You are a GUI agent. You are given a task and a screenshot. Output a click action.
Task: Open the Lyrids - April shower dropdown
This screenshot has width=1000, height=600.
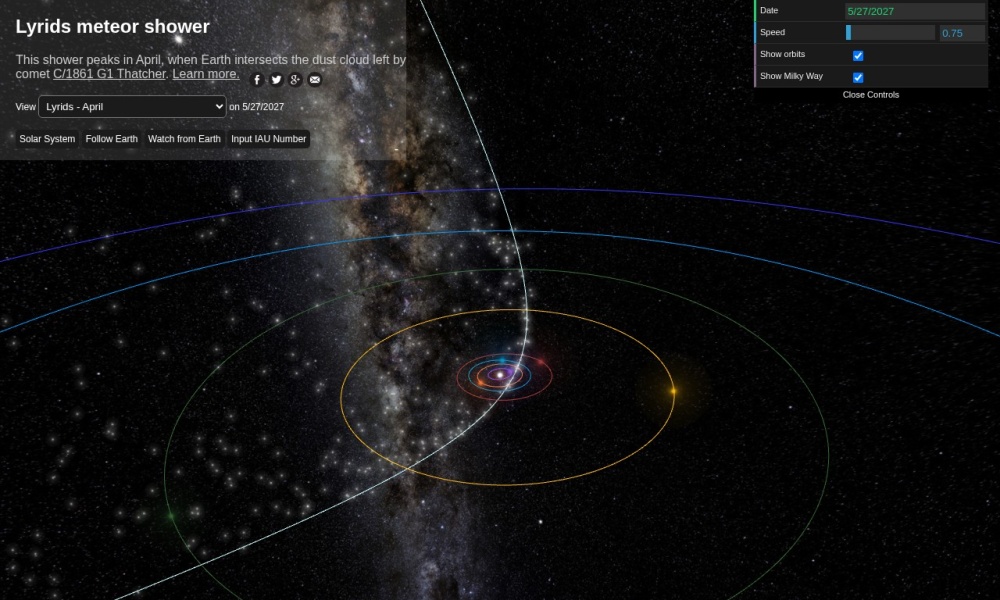click(x=132, y=106)
